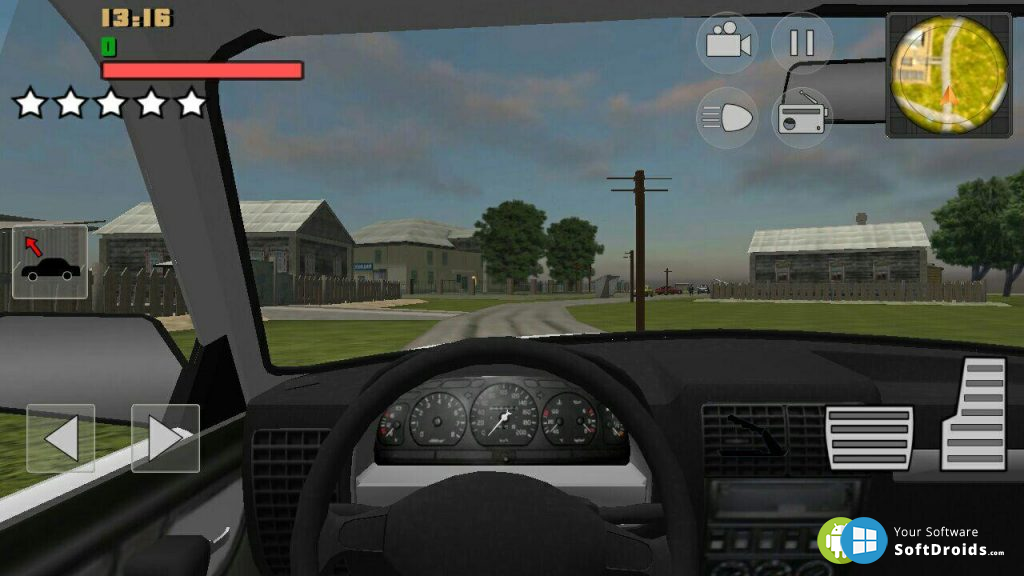Step on the gas pedal
This screenshot has width=1024, height=576.
pos(975,412)
